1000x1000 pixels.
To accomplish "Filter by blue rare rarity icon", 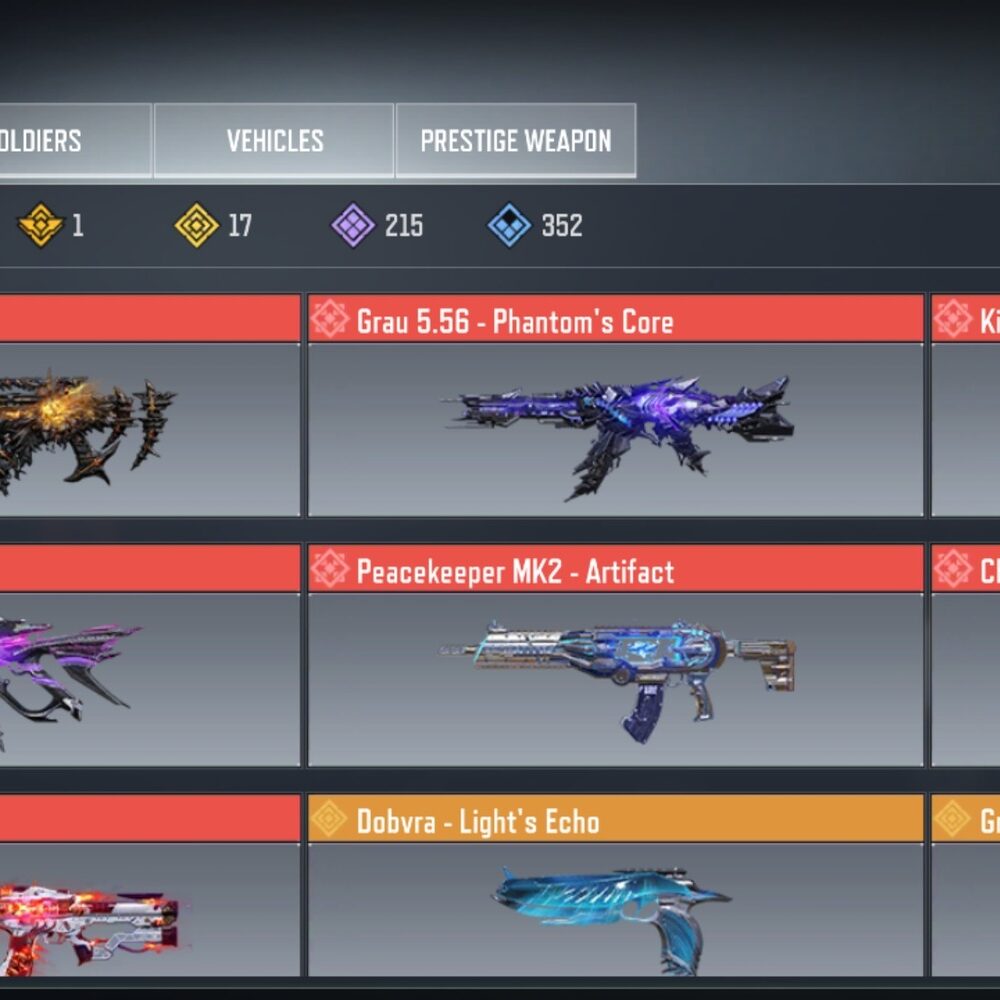I will [509, 226].
